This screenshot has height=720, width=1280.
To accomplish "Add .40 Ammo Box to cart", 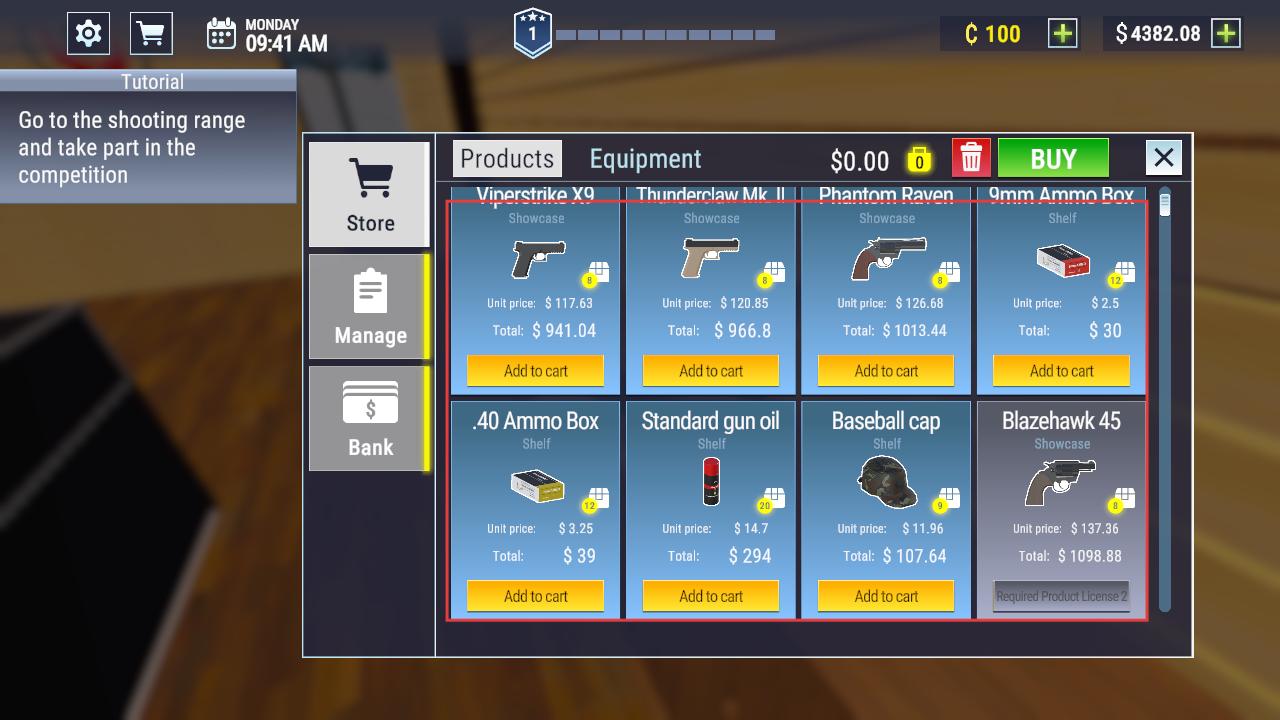I will pyautogui.click(x=536, y=596).
